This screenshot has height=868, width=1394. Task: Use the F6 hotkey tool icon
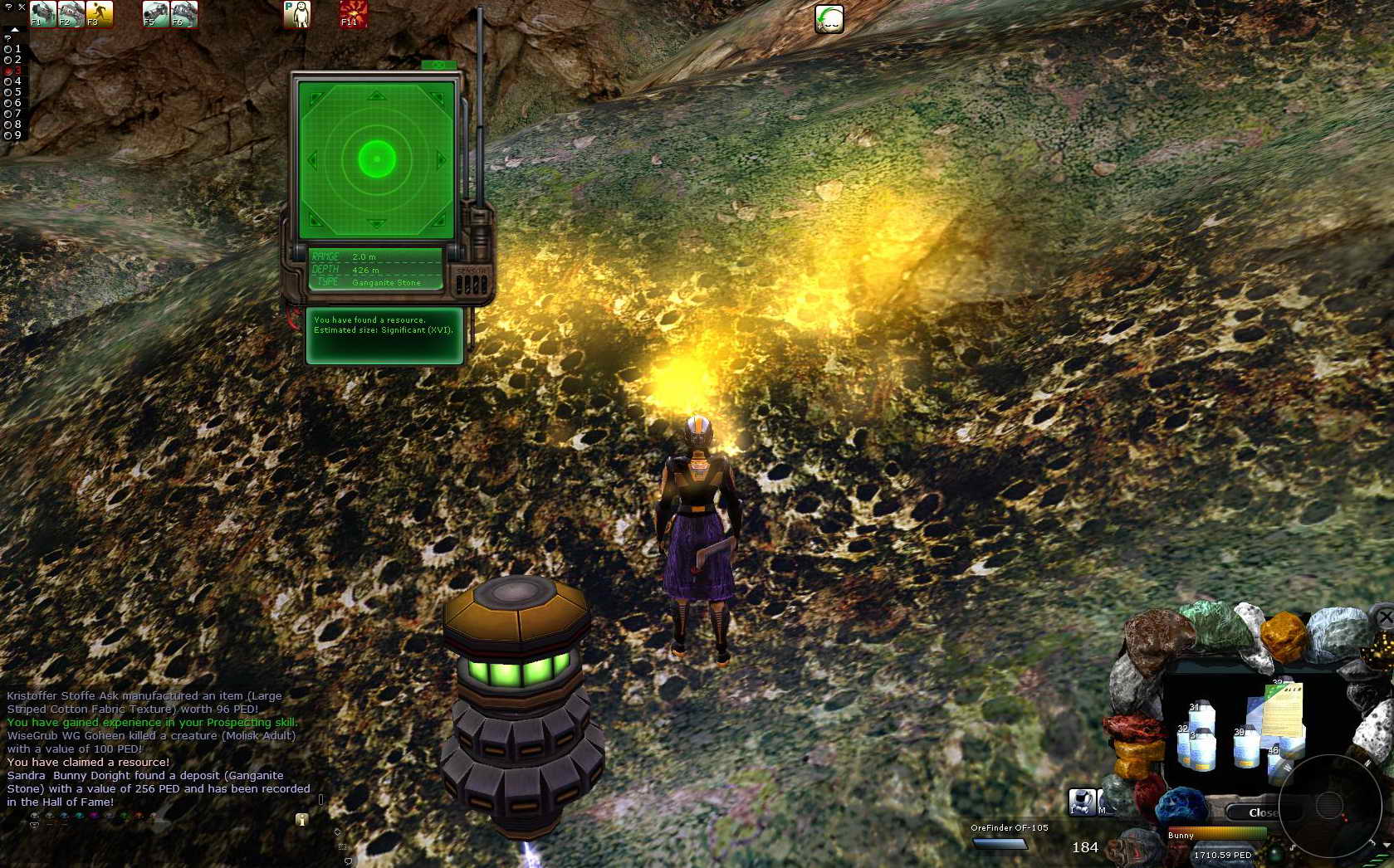[x=183, y=14]
